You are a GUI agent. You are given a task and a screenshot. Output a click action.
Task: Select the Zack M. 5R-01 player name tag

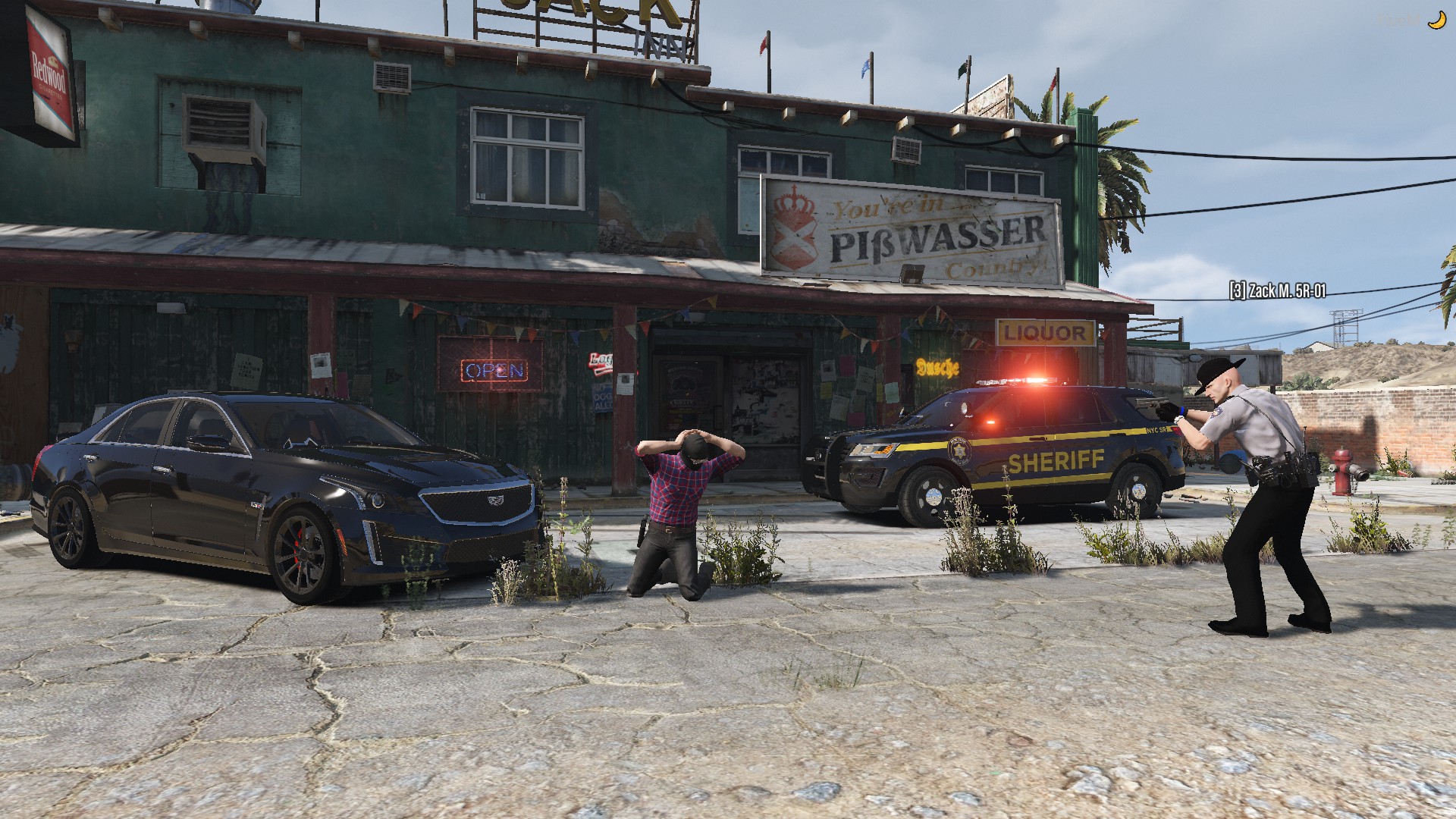(1277, 290)
